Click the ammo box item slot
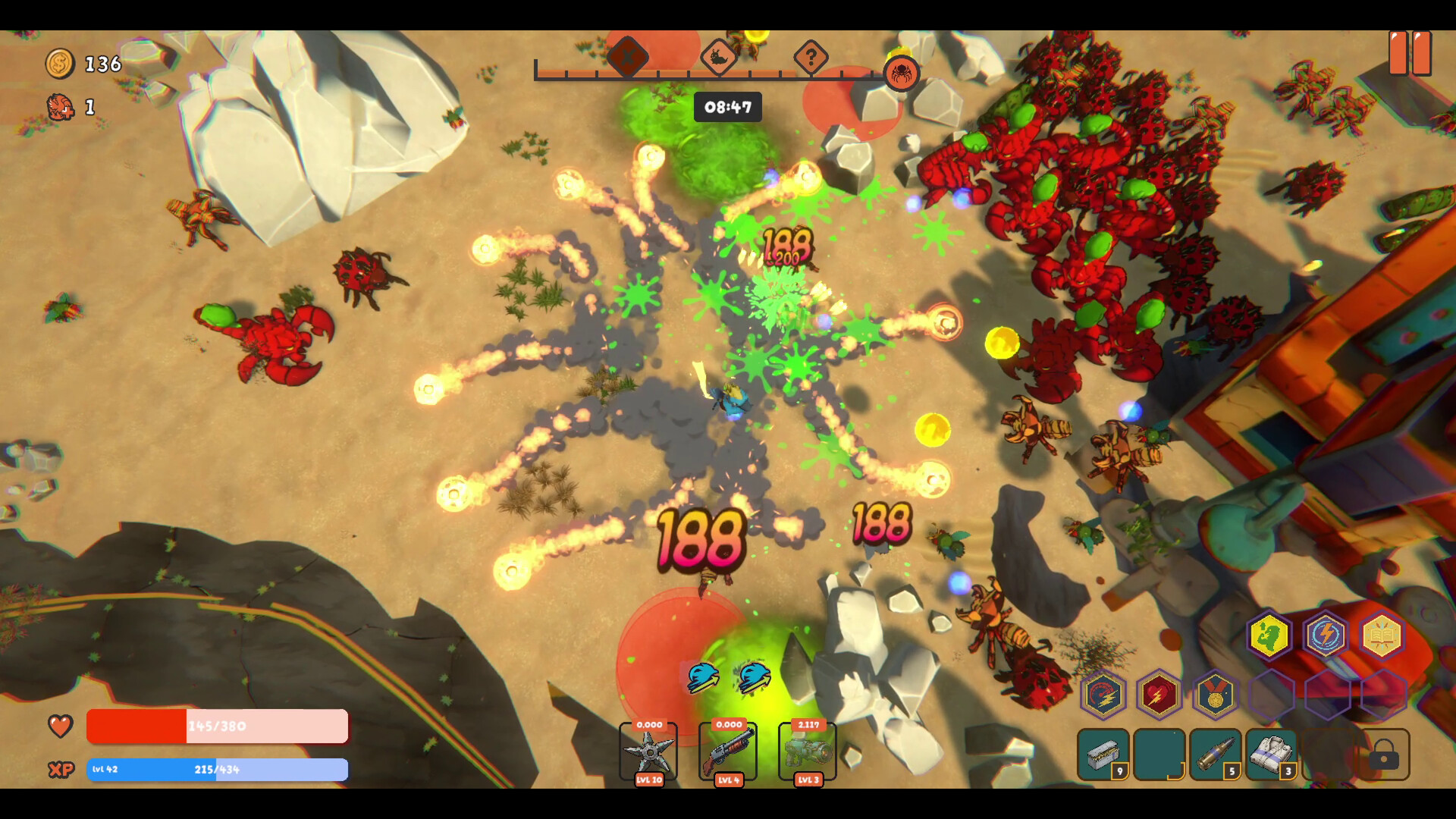The height and width of the screenshot is (819, 1456). (1103, 755)
